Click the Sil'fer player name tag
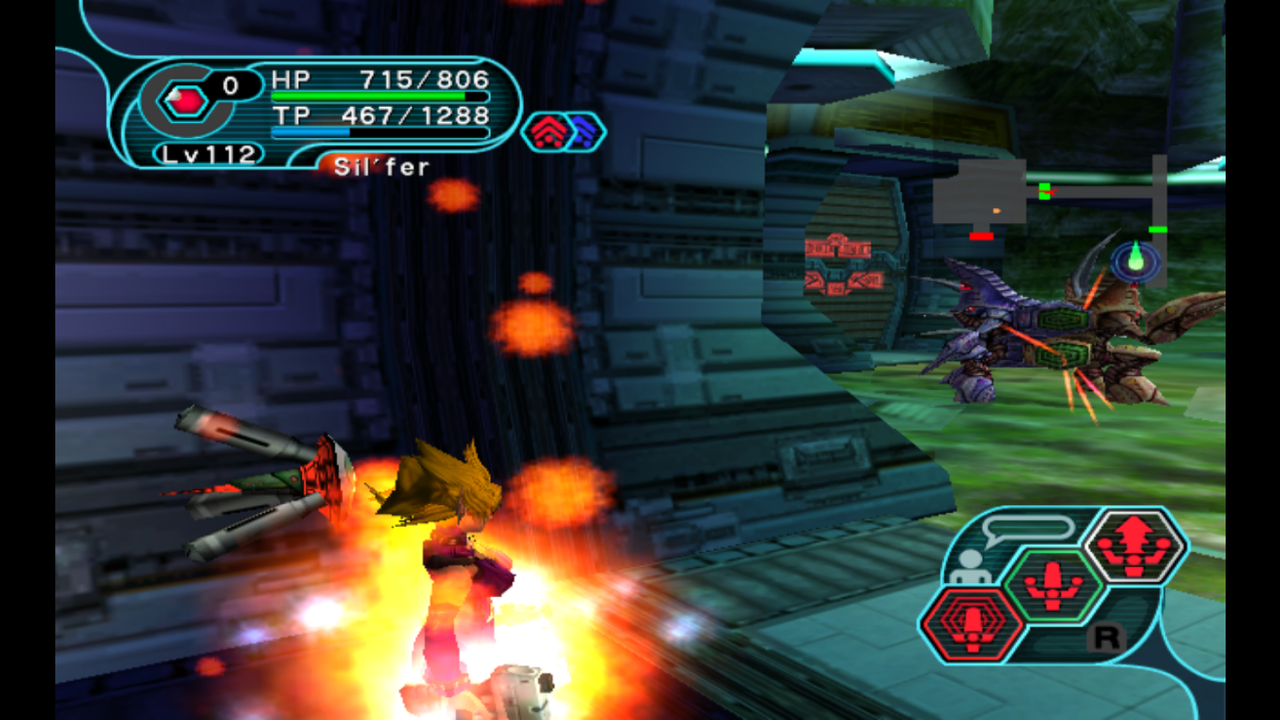 tap(381, 167)
